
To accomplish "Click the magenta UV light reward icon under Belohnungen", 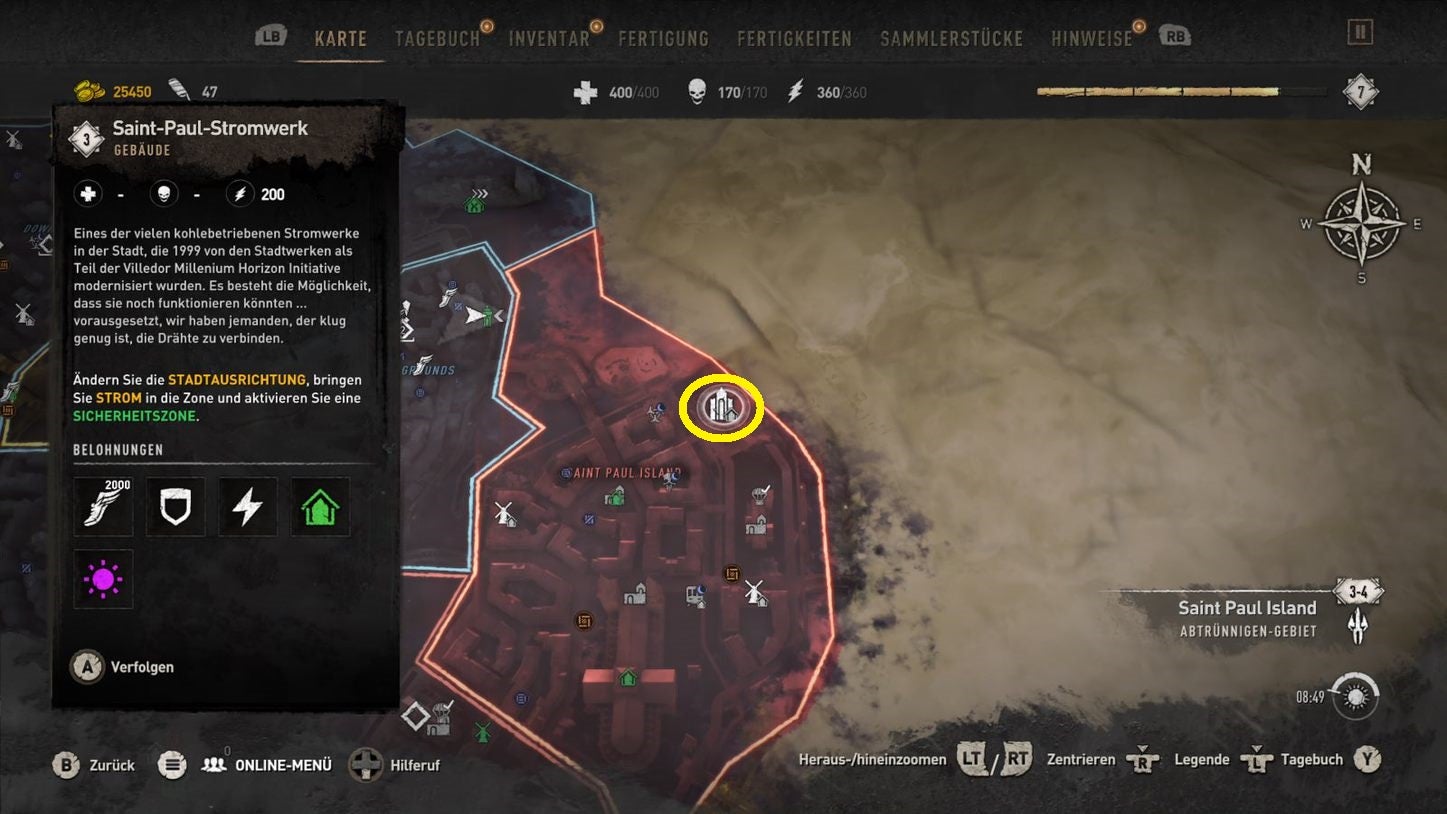I will coord(103,578).
